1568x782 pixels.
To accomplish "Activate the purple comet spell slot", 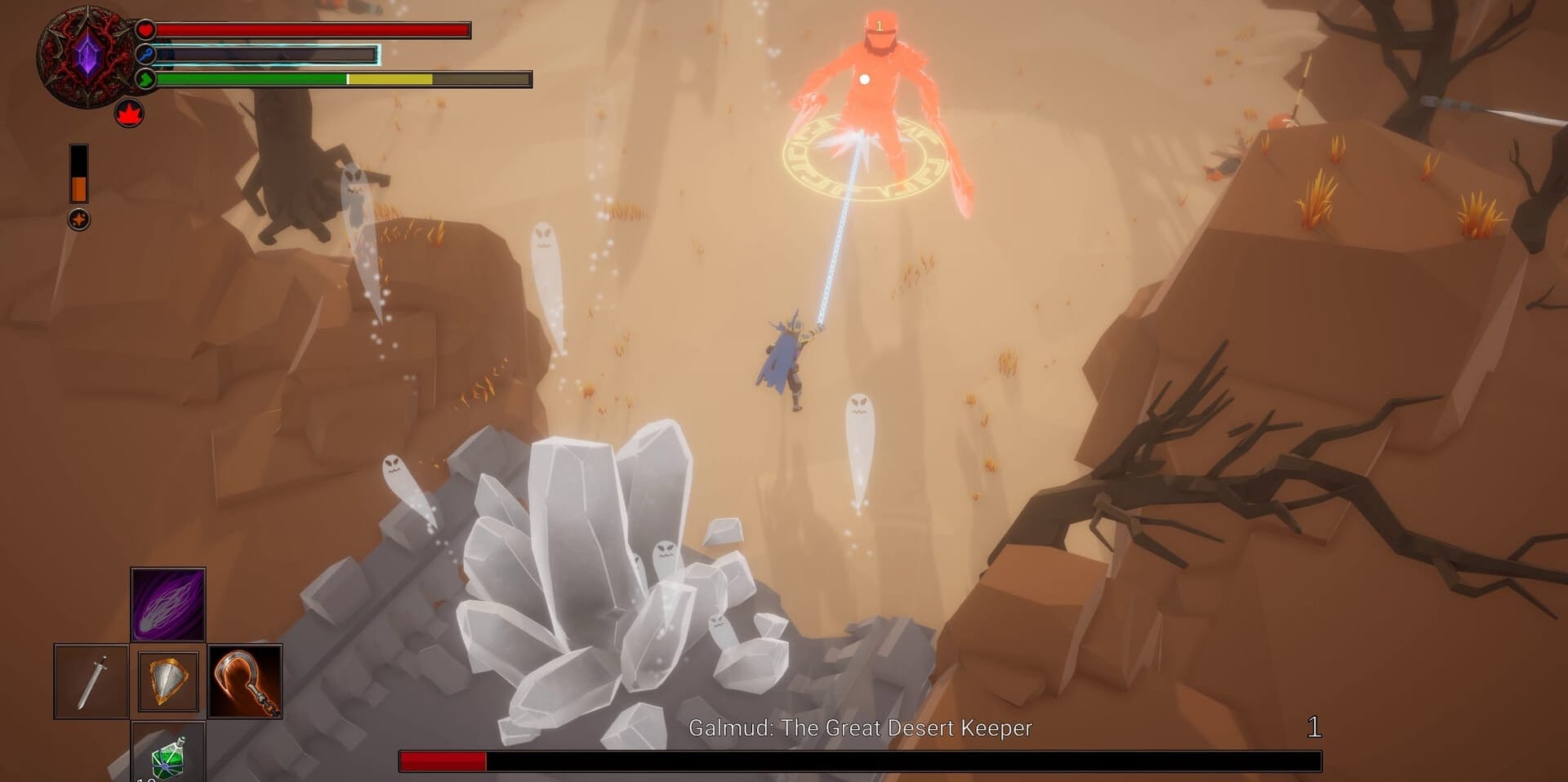I will tap(167, 605).
